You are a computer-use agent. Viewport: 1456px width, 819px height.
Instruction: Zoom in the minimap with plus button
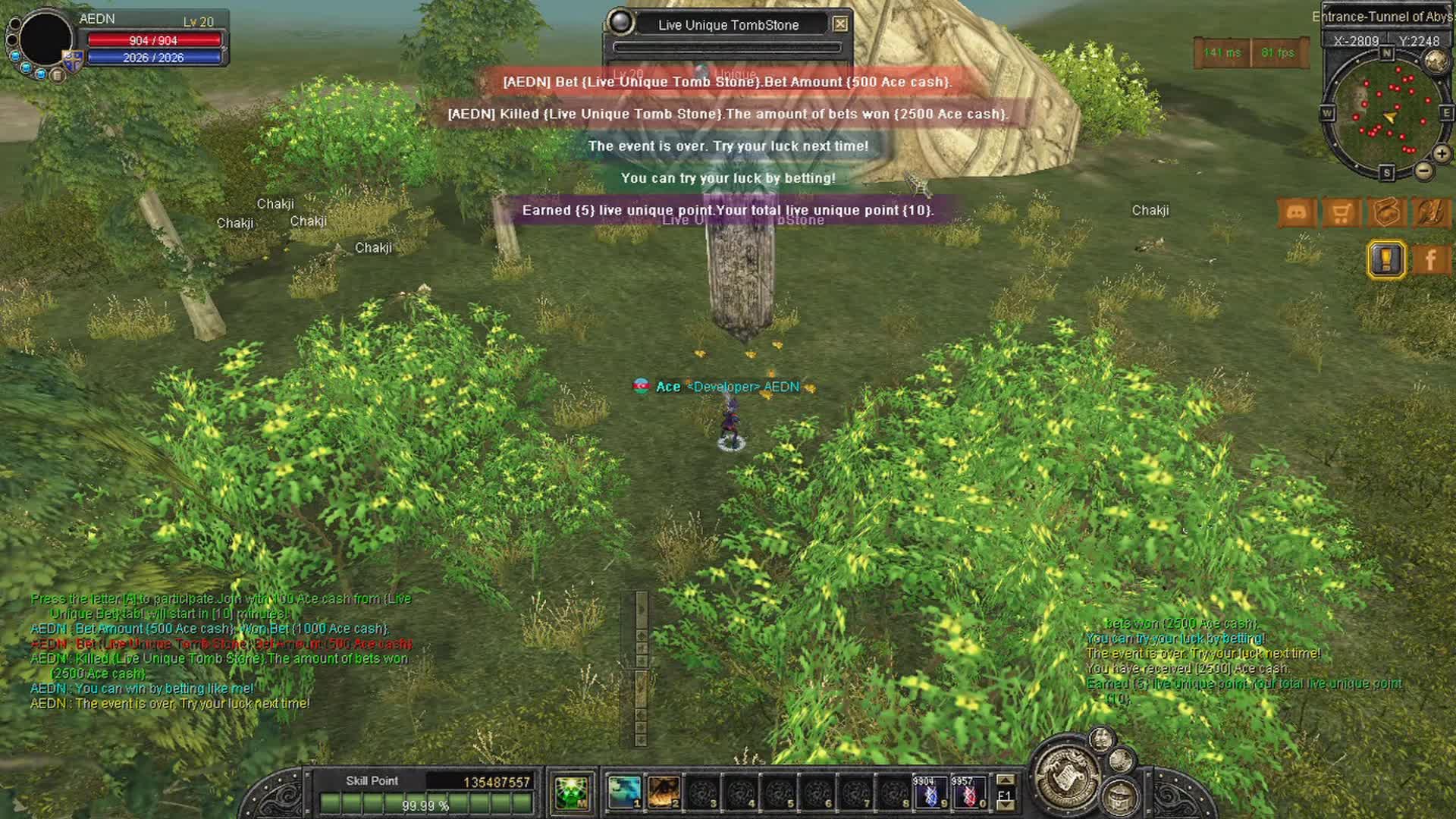click(x=1441, y=153)
